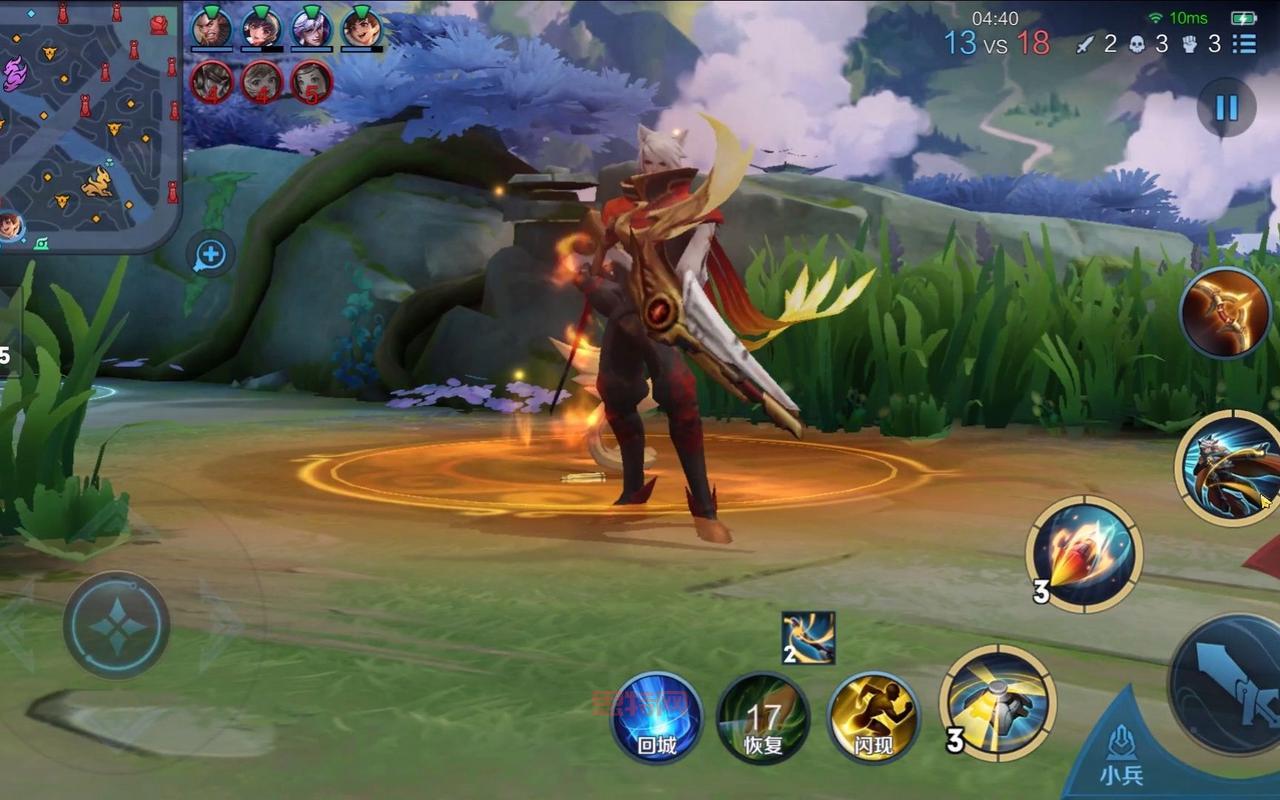Click the blue plus button beside minimap
1280x800 pixels.
[x=210, y=256]
